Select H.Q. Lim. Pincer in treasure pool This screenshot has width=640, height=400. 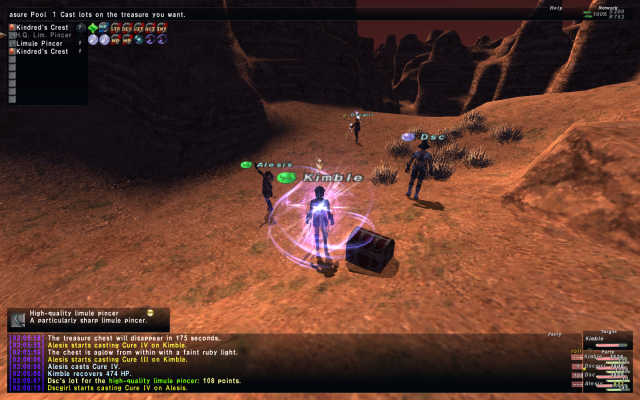[x=44, y=35]
